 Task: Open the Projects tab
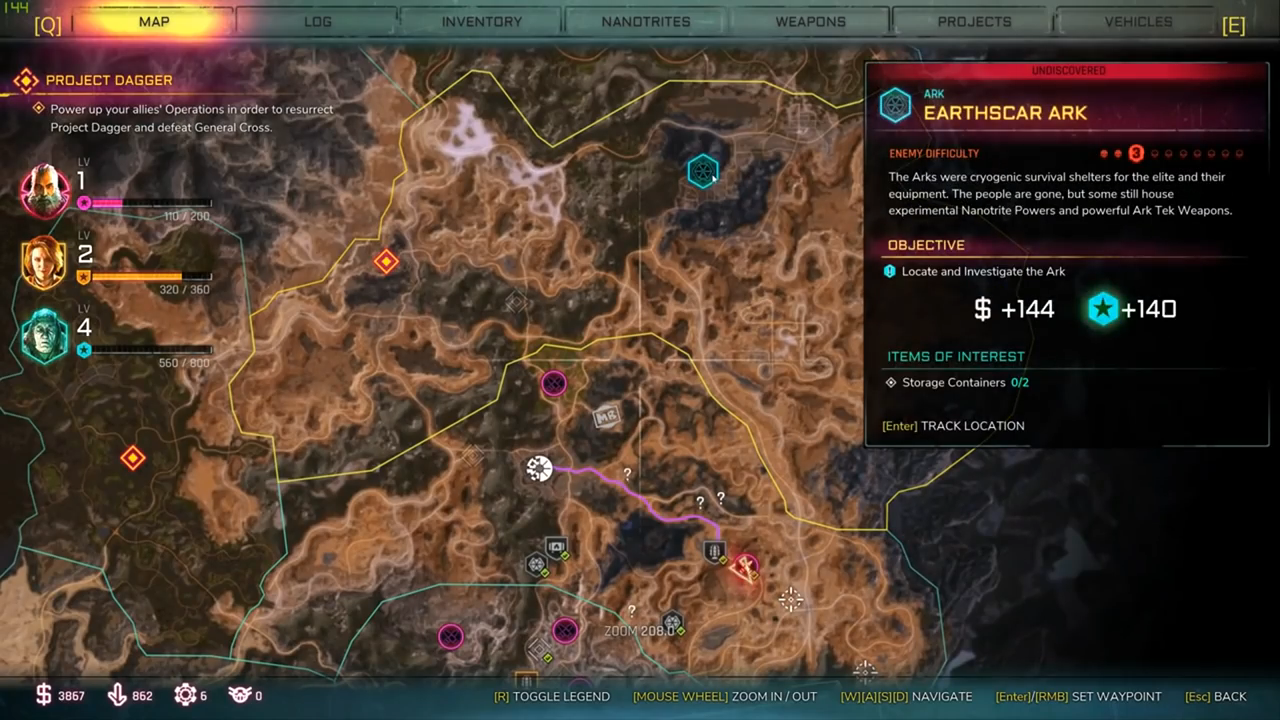[x=974, y=21]
